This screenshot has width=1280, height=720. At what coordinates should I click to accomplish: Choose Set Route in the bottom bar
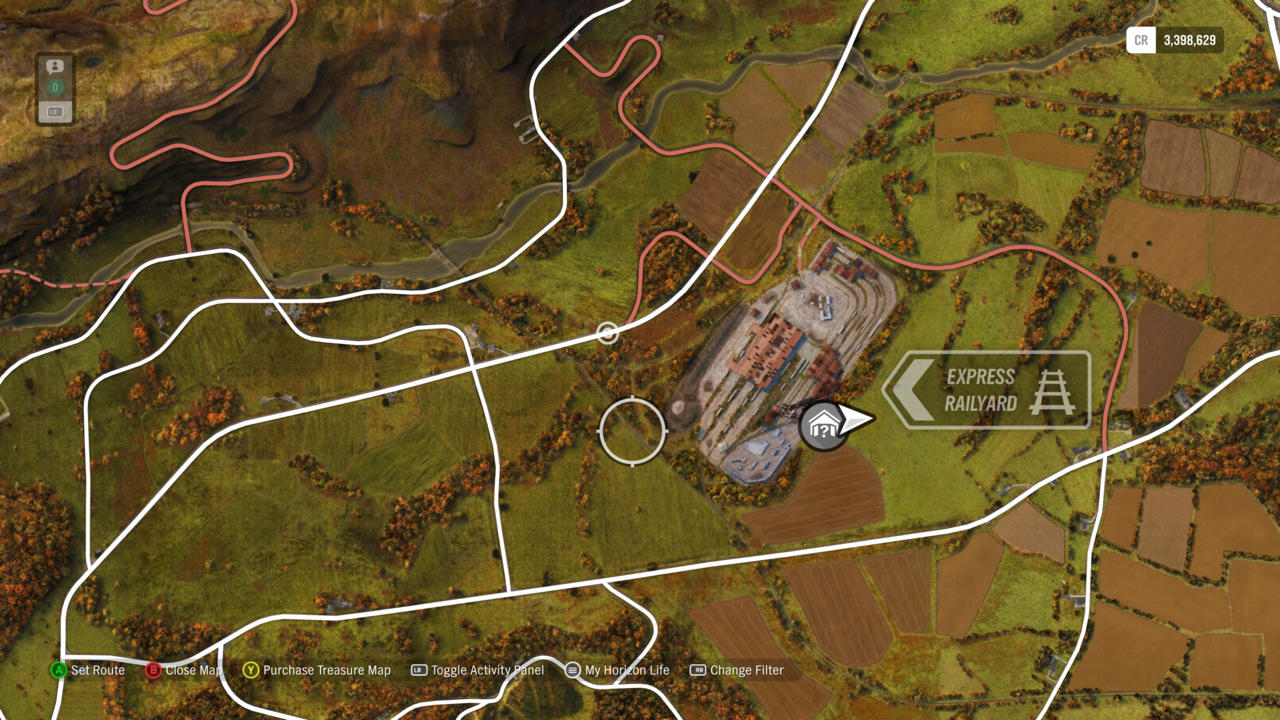click(x=89, y=670)
